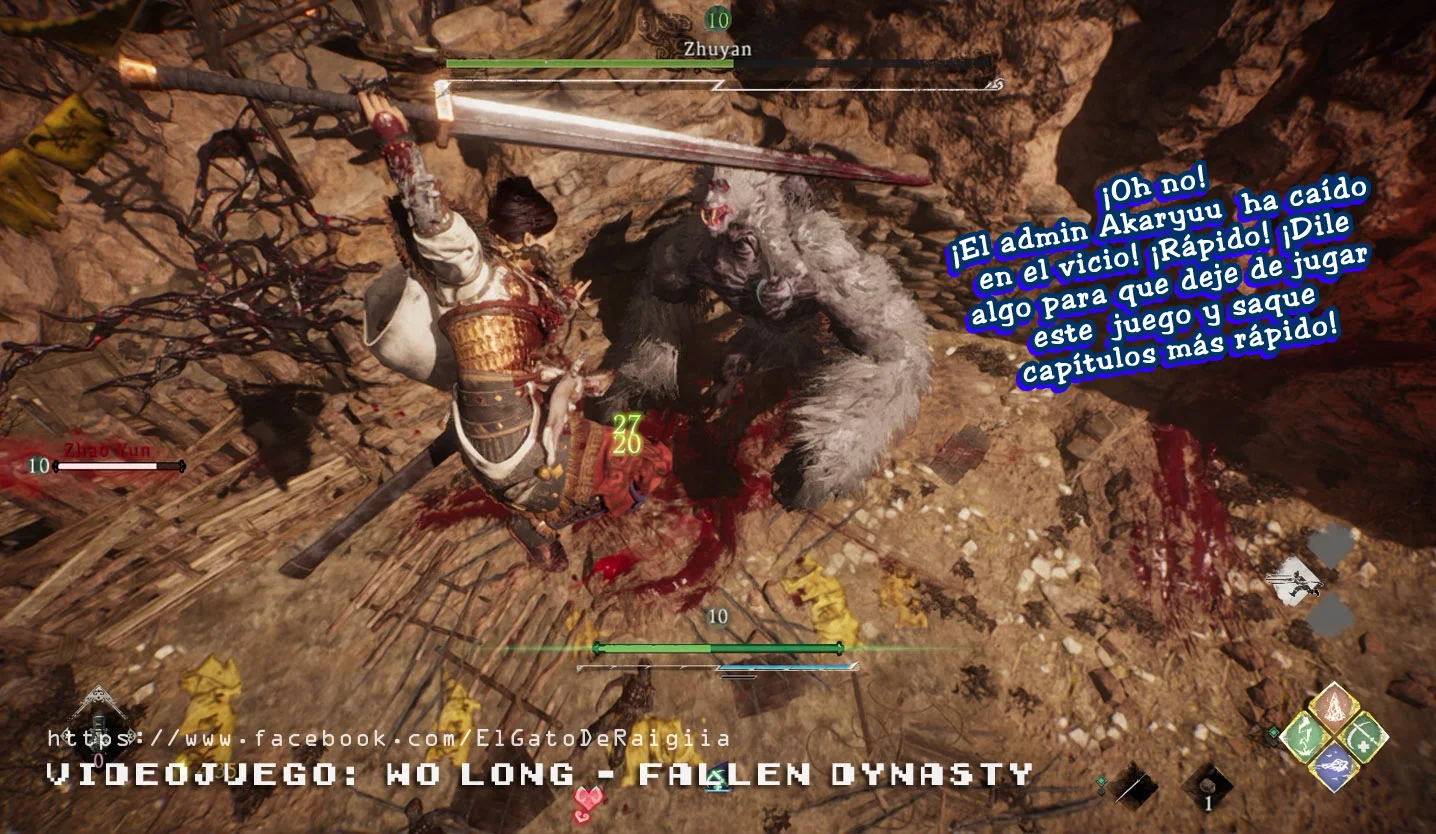Screen dimensions: 1436x834
Task: Click the equipped sword weapon slot
Action: pyautogui.click(x=1133, y=785)
